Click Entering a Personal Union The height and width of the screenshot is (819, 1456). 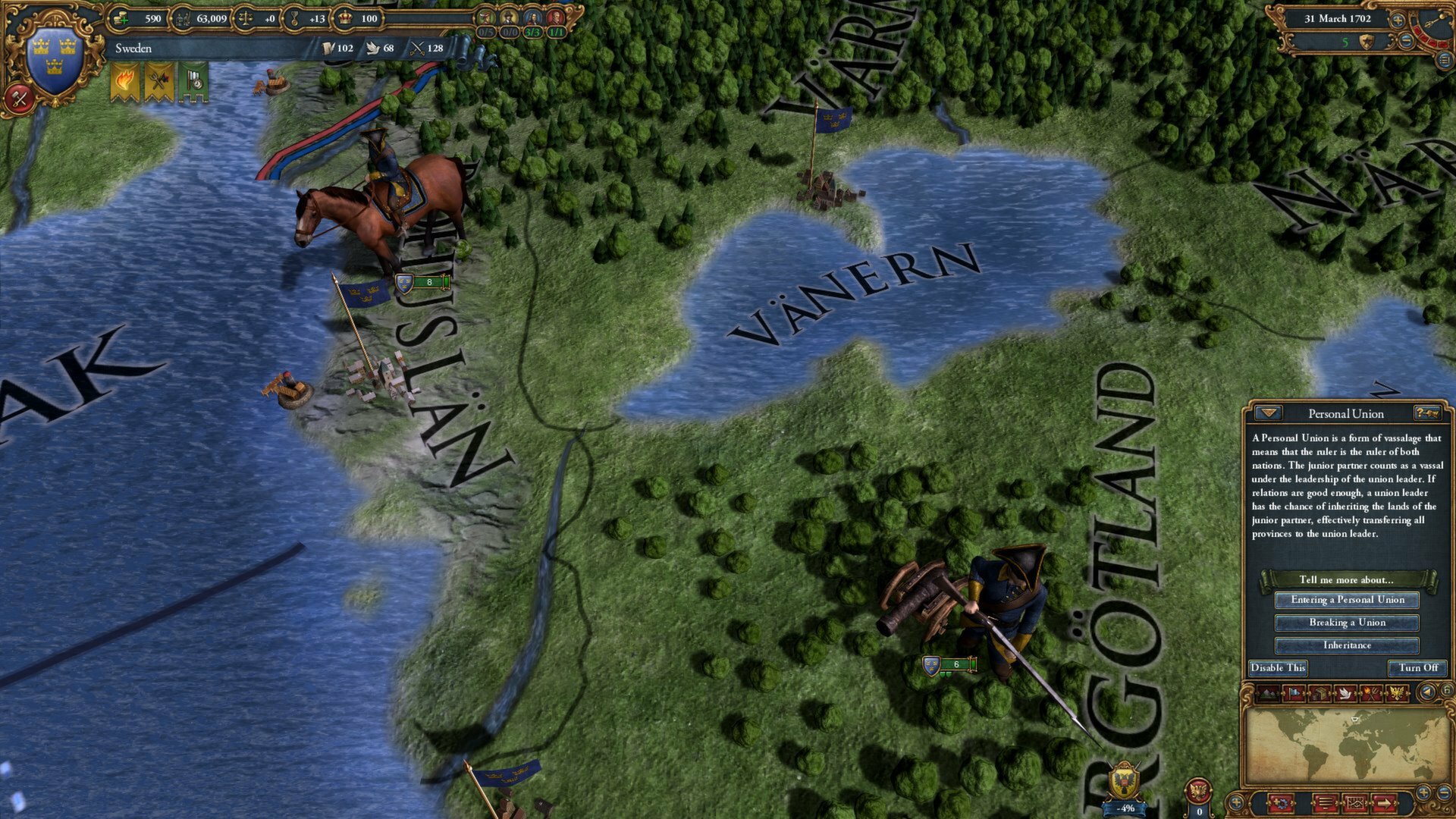point(1348,600)
